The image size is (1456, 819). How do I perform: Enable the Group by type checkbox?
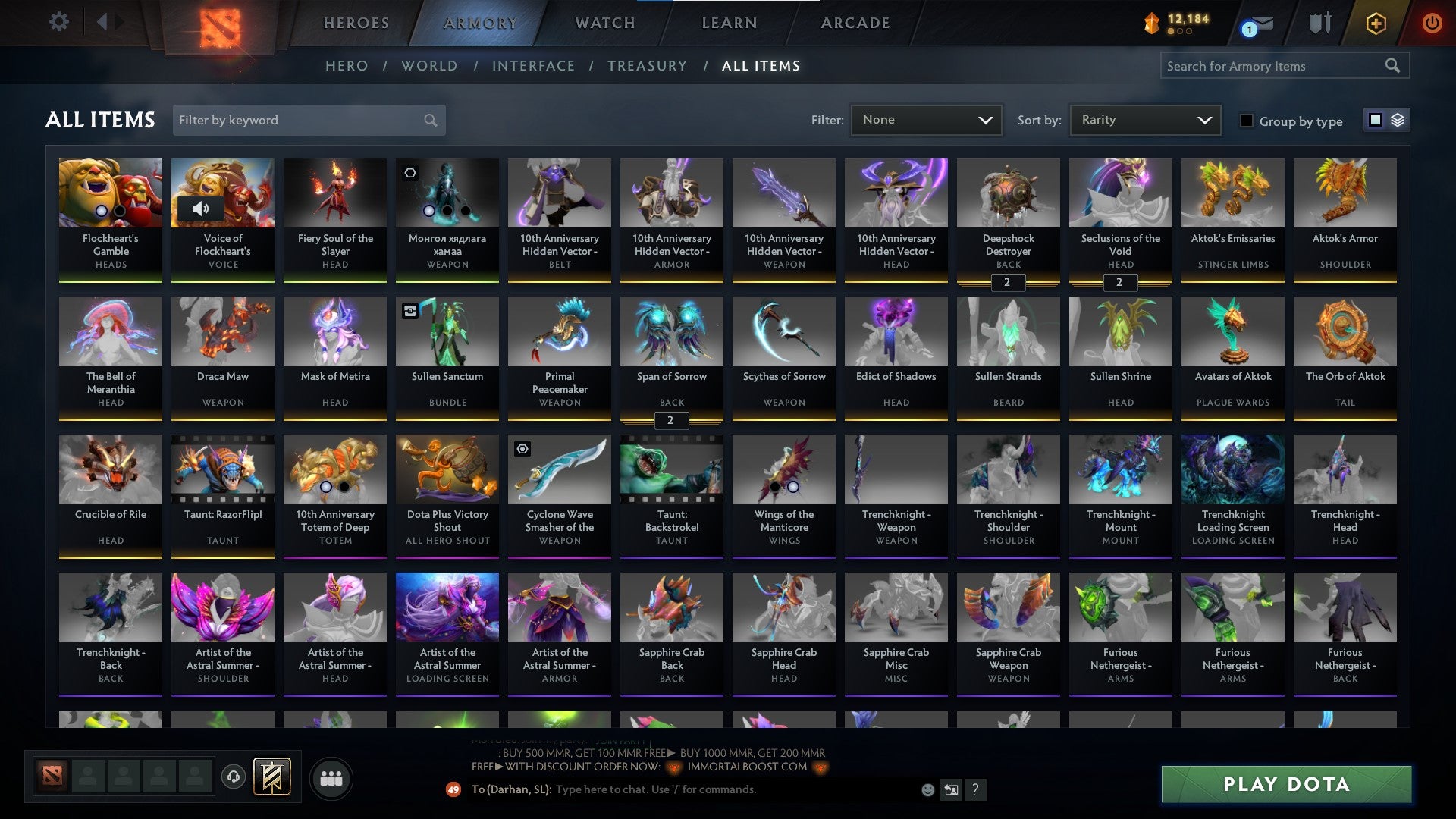[x=1247, y=121]
